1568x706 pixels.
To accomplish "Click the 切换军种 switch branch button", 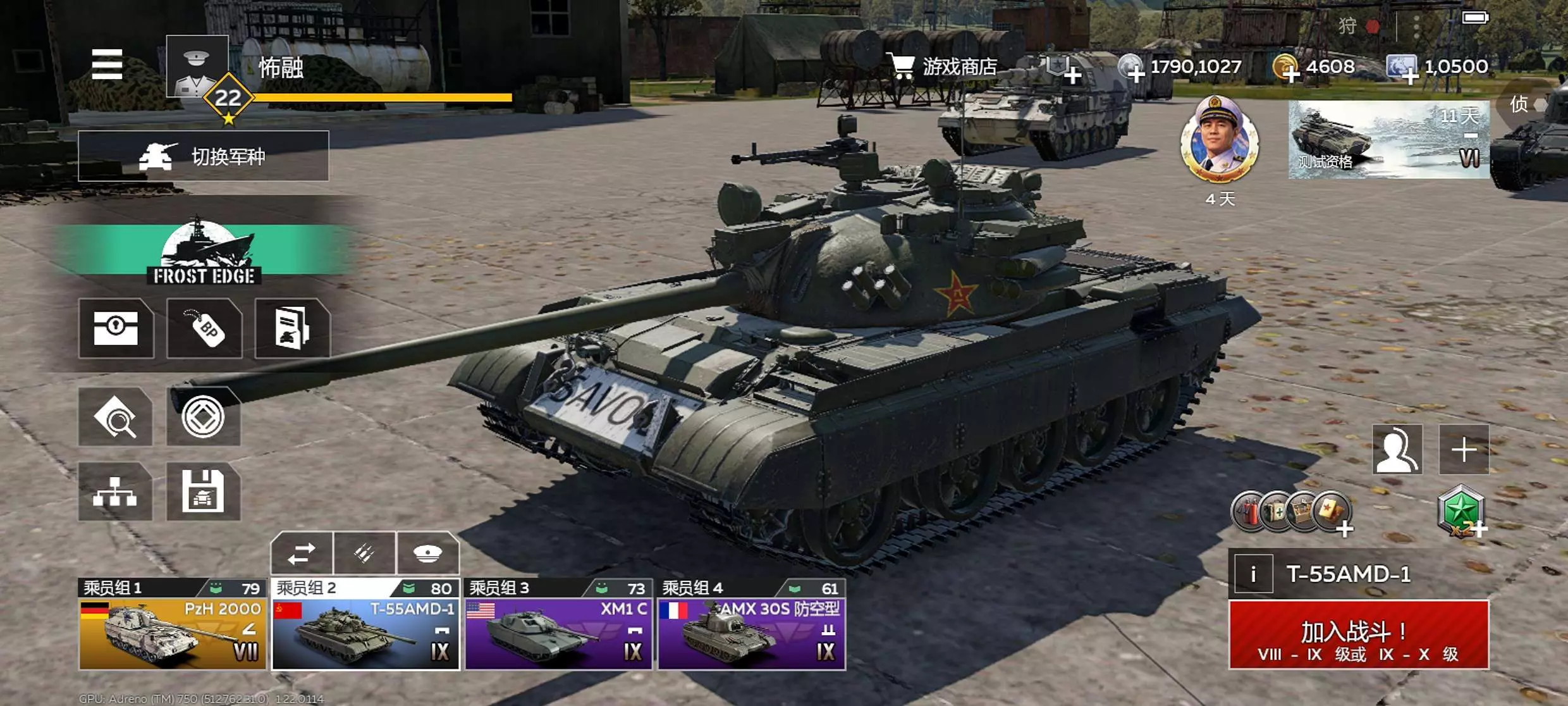I will [x=203, y=156].
